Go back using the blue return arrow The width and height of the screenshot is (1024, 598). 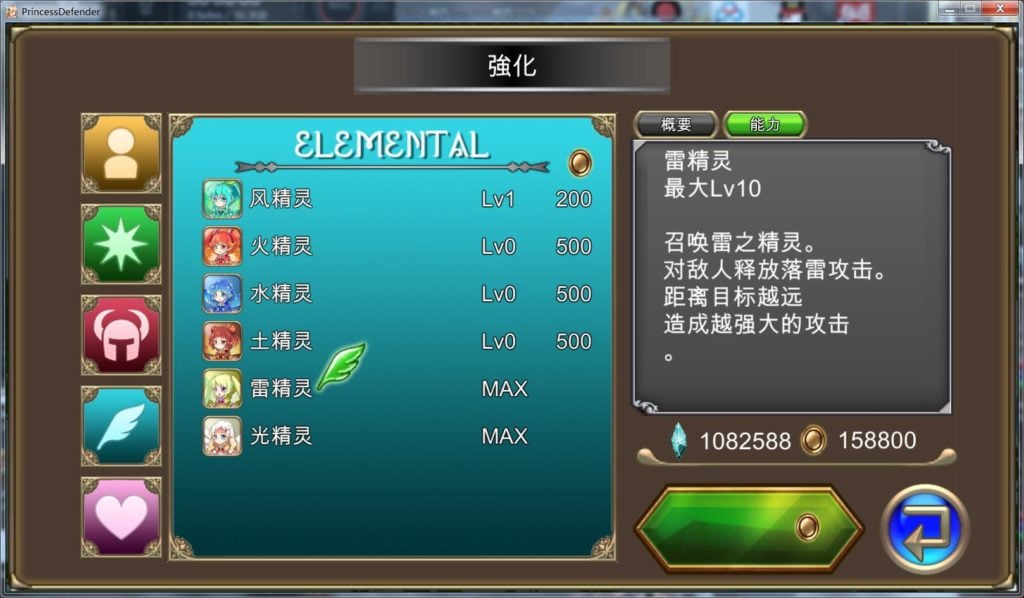point(925,528)
